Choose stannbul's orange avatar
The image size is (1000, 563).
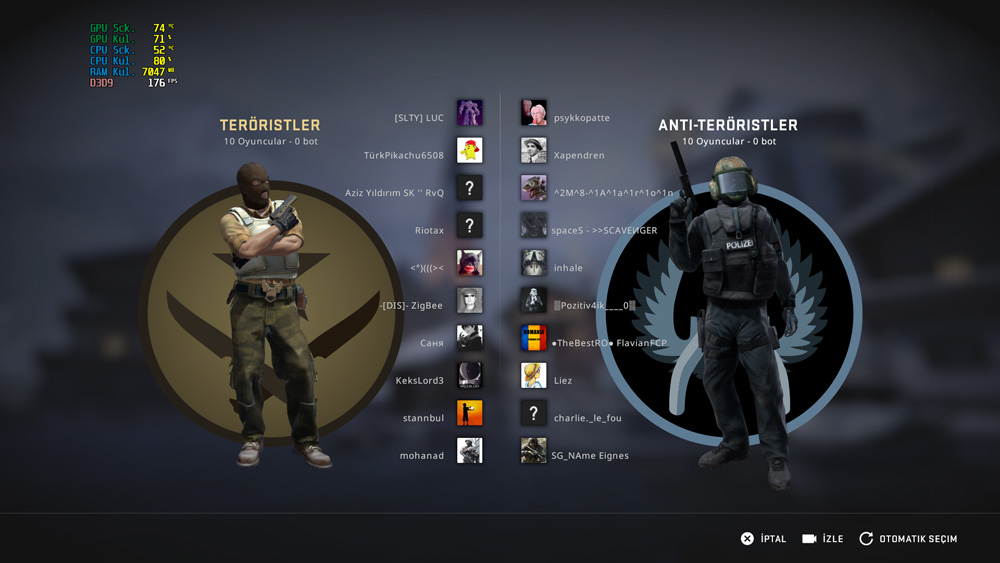pyautogui.click(x=469, y=413)
